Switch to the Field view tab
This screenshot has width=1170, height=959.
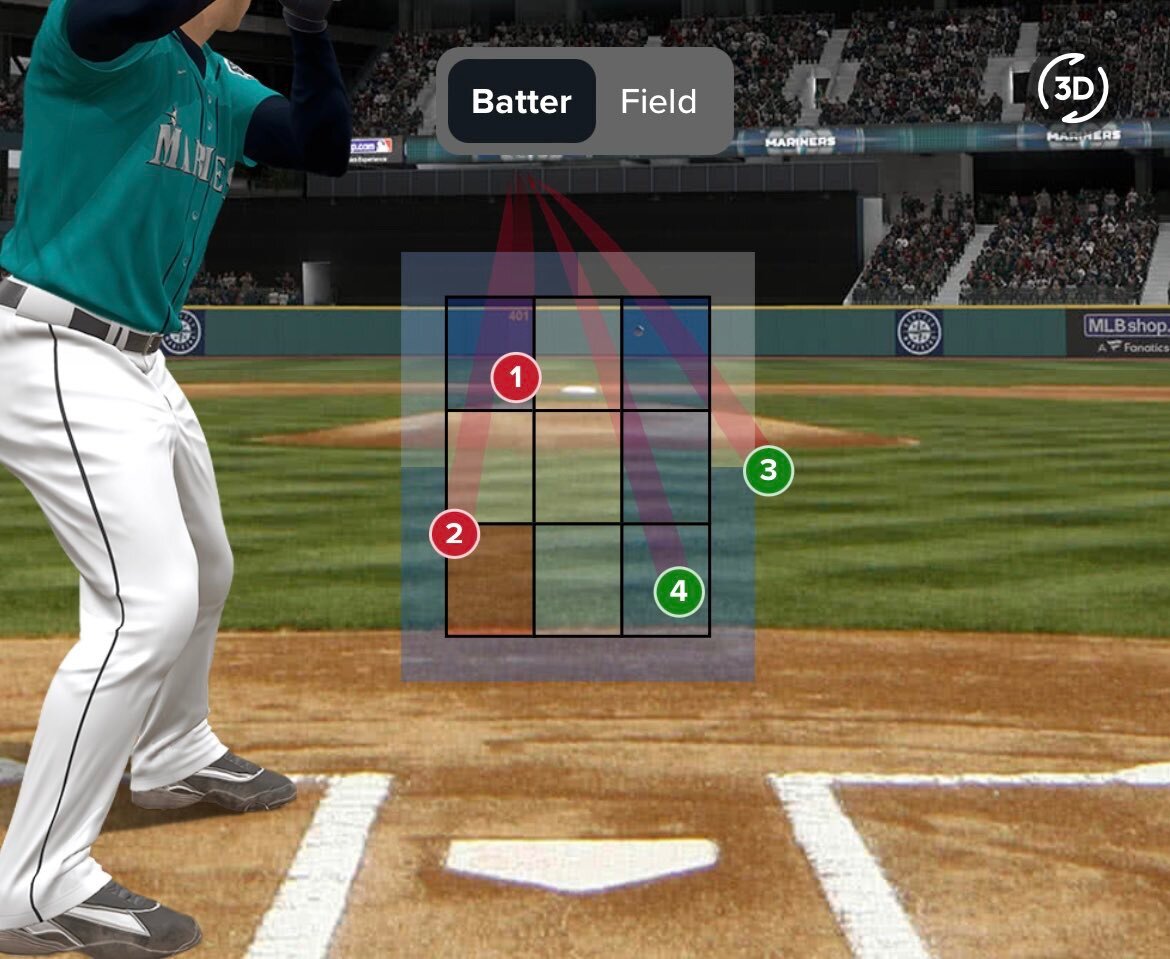658,102
